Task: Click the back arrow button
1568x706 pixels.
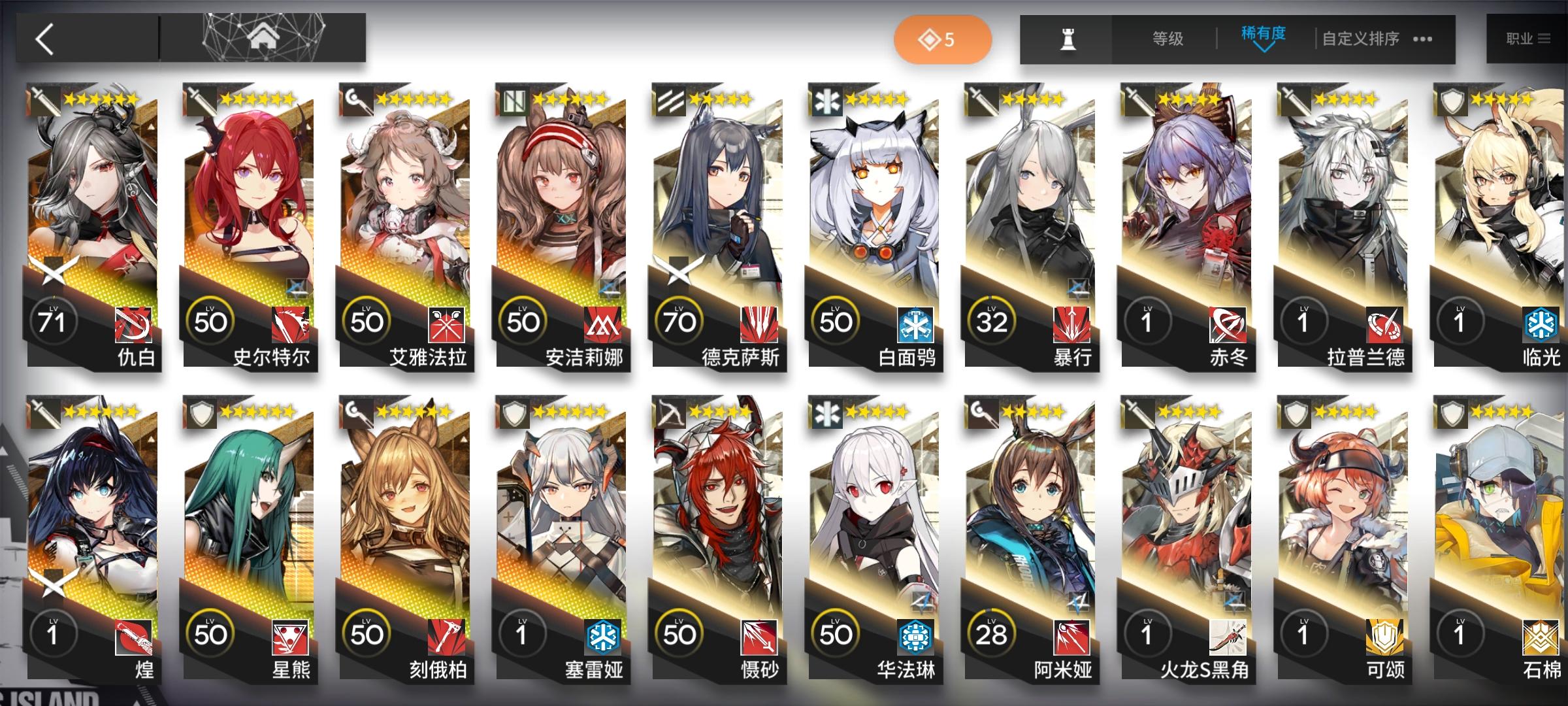Action: (42, 39)
